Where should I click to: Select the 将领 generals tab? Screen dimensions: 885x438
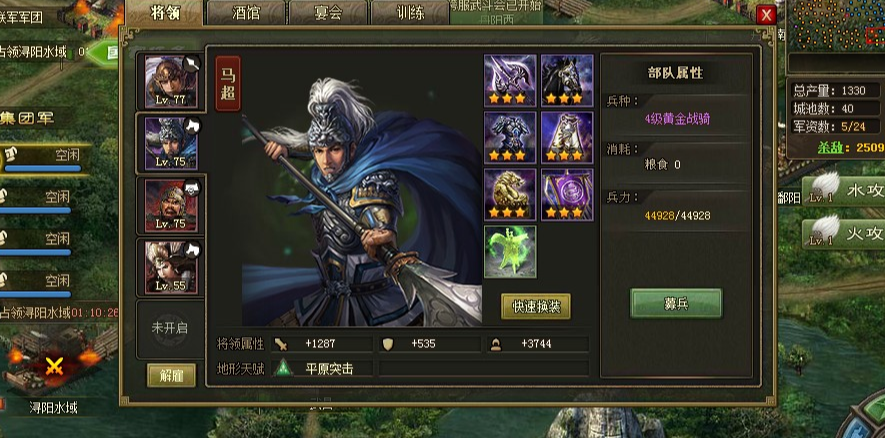click(x=164, y=13)
